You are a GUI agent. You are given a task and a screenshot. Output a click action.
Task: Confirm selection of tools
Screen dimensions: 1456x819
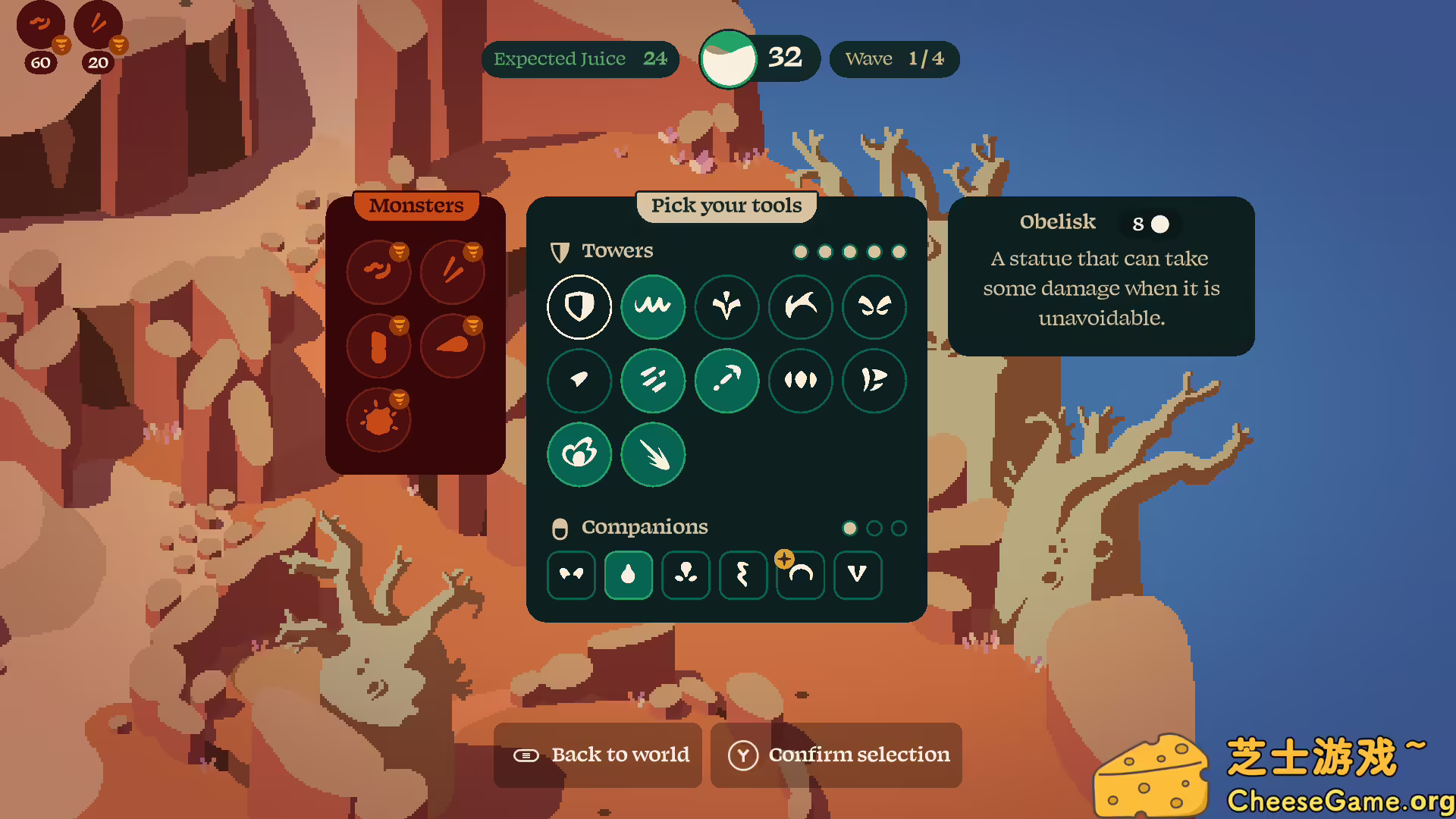coord(836,755)
